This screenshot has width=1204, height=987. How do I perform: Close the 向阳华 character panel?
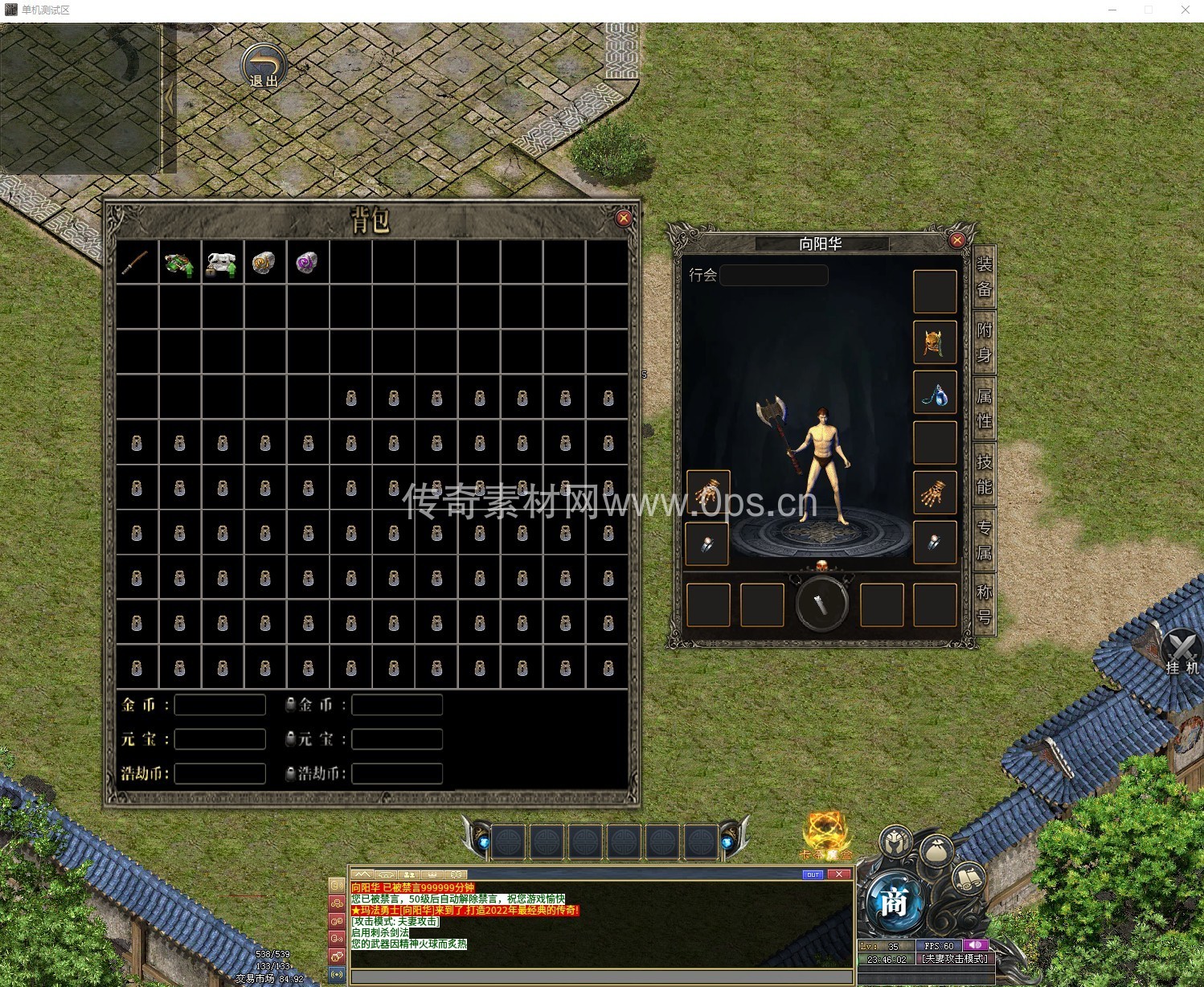click(x=956, y=240)
